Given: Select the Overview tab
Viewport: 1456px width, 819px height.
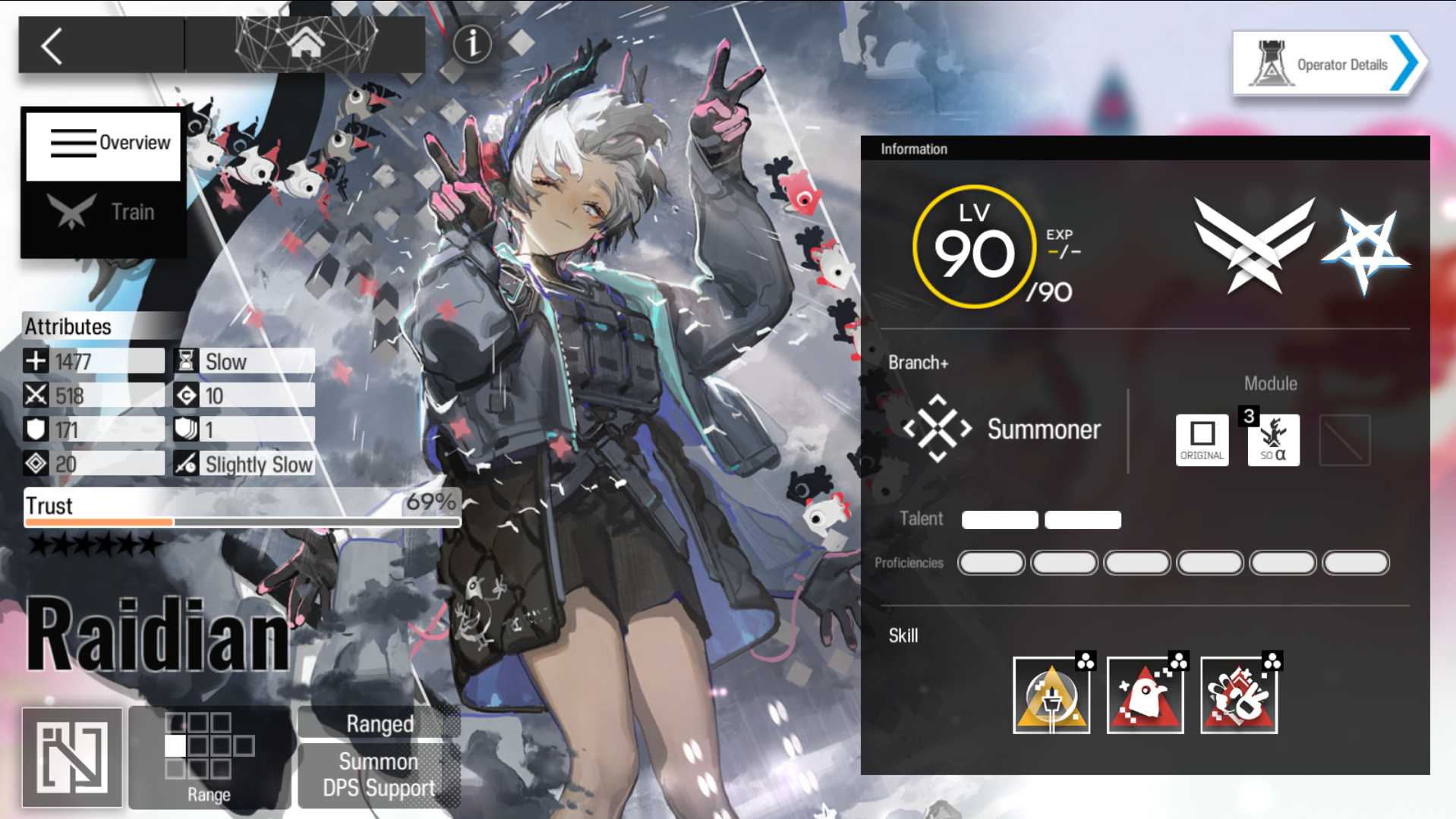Looking at the screenshot, I should coord(104,143).
